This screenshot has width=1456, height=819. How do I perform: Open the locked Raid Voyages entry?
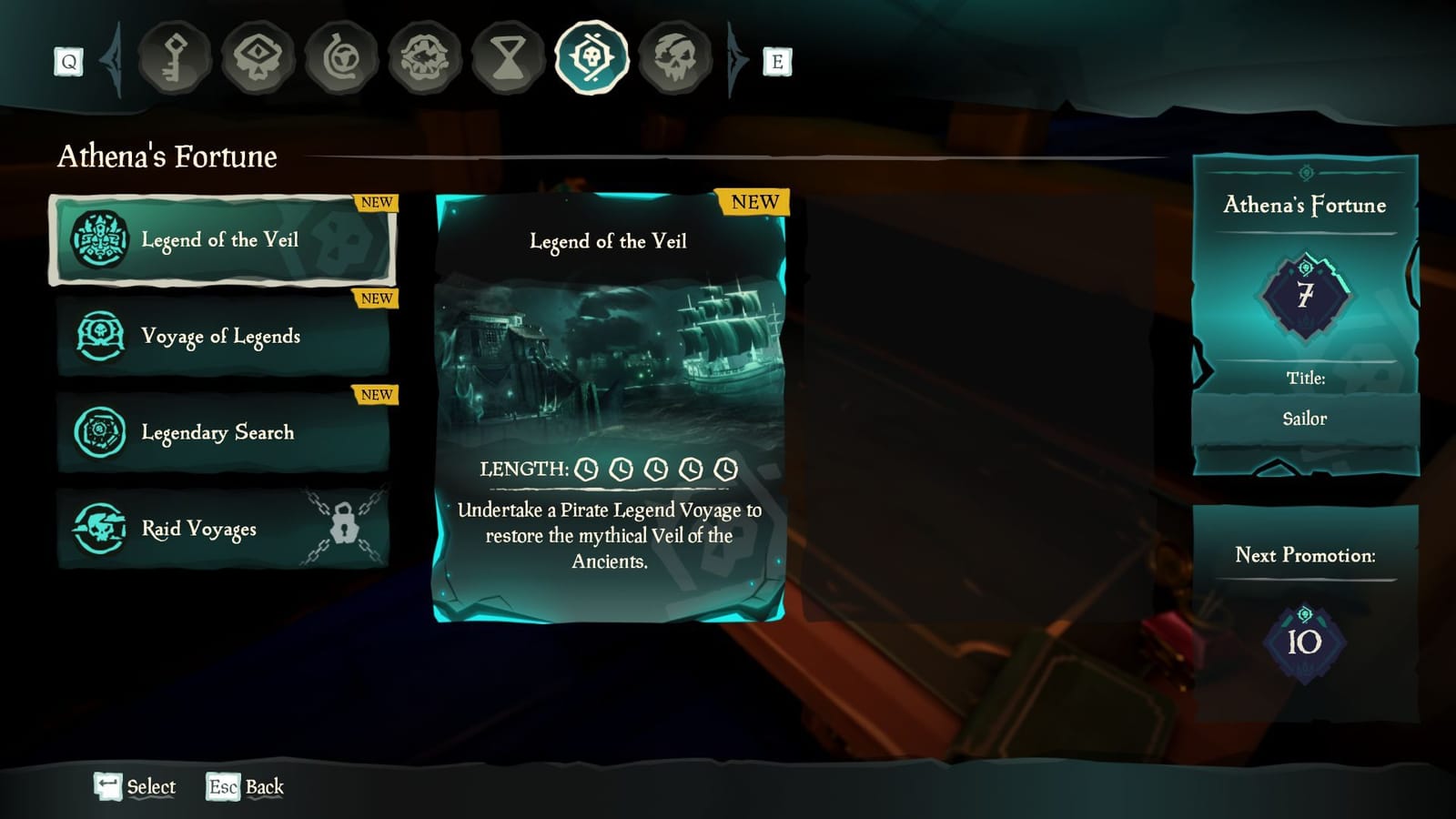pyautogui.click(x=221, y=530)
